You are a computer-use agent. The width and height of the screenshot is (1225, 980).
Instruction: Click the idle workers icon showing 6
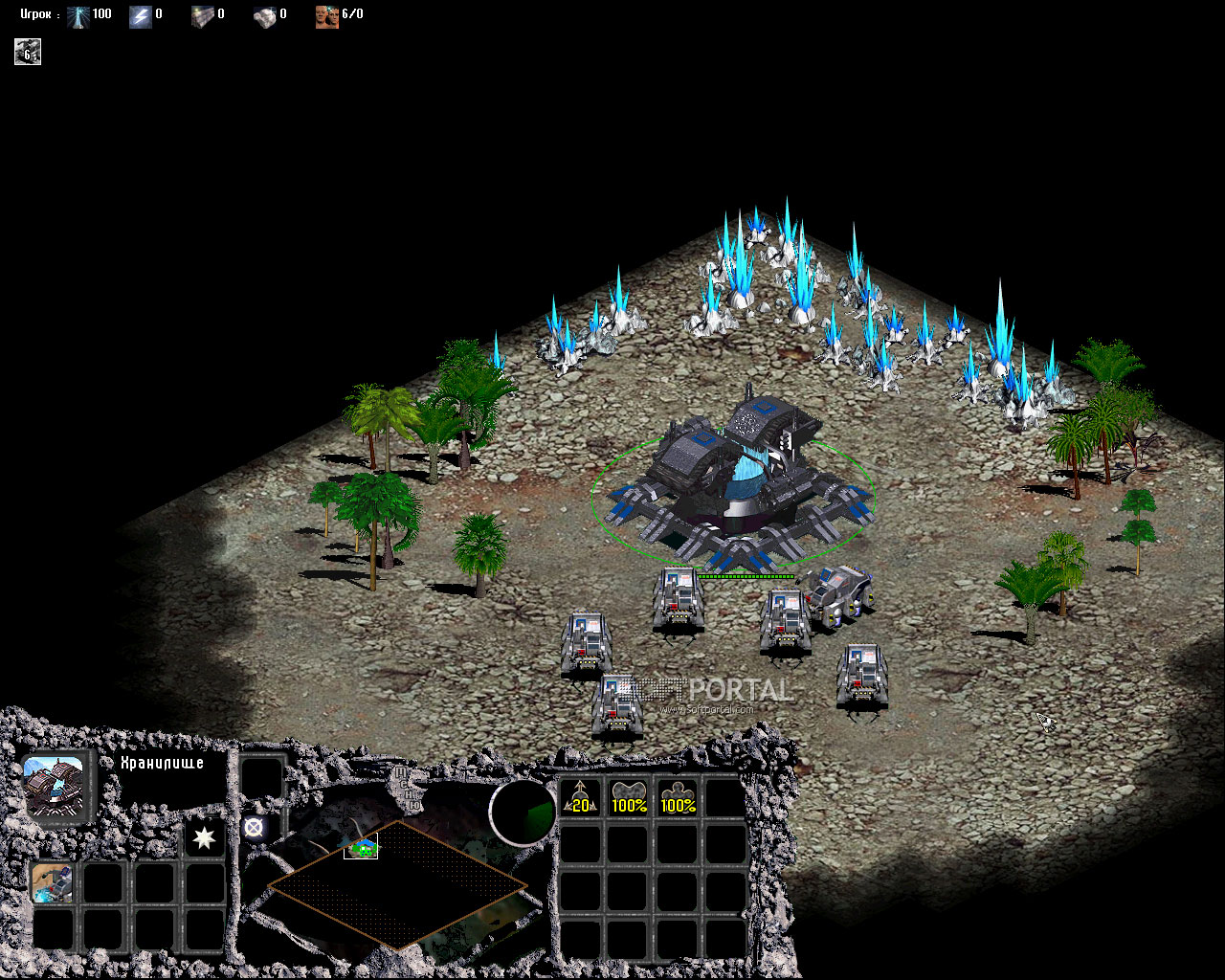coord(27,52)
